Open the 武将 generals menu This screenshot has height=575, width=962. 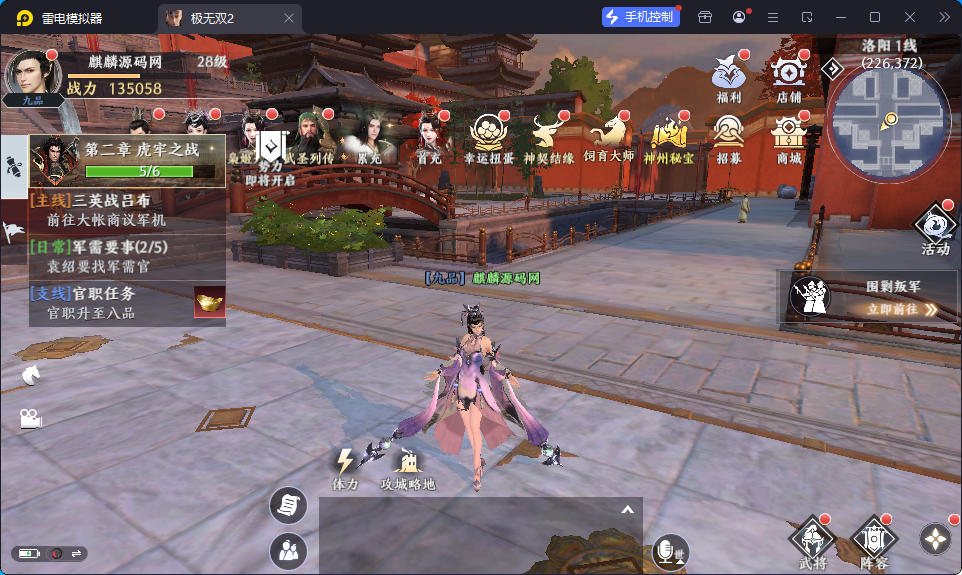click(813, 541)
